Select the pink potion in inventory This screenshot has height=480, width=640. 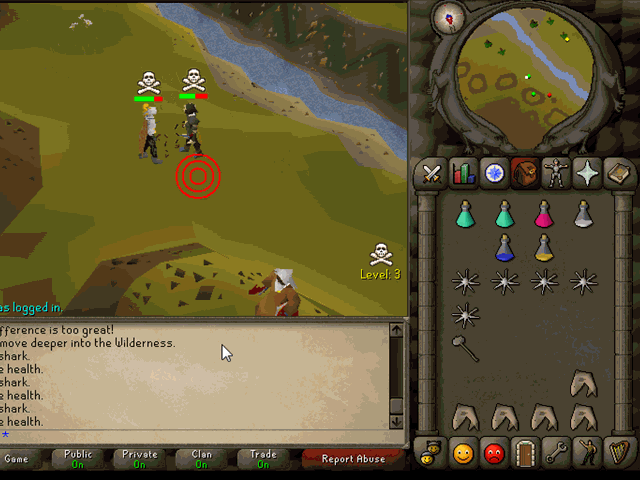click(x=543, y=214)
